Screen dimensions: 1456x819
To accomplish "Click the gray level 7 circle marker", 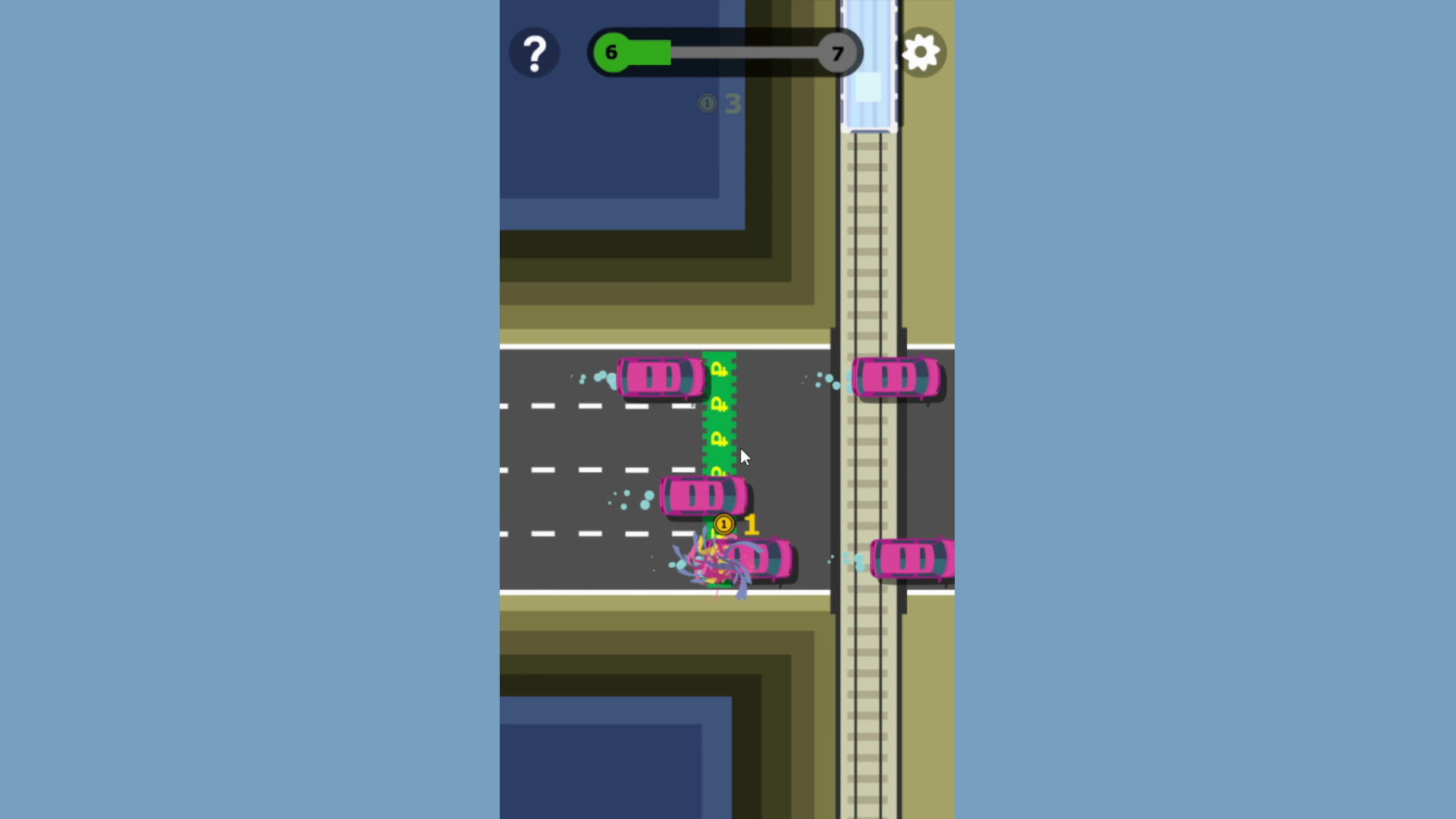I will tap(838, 52).
